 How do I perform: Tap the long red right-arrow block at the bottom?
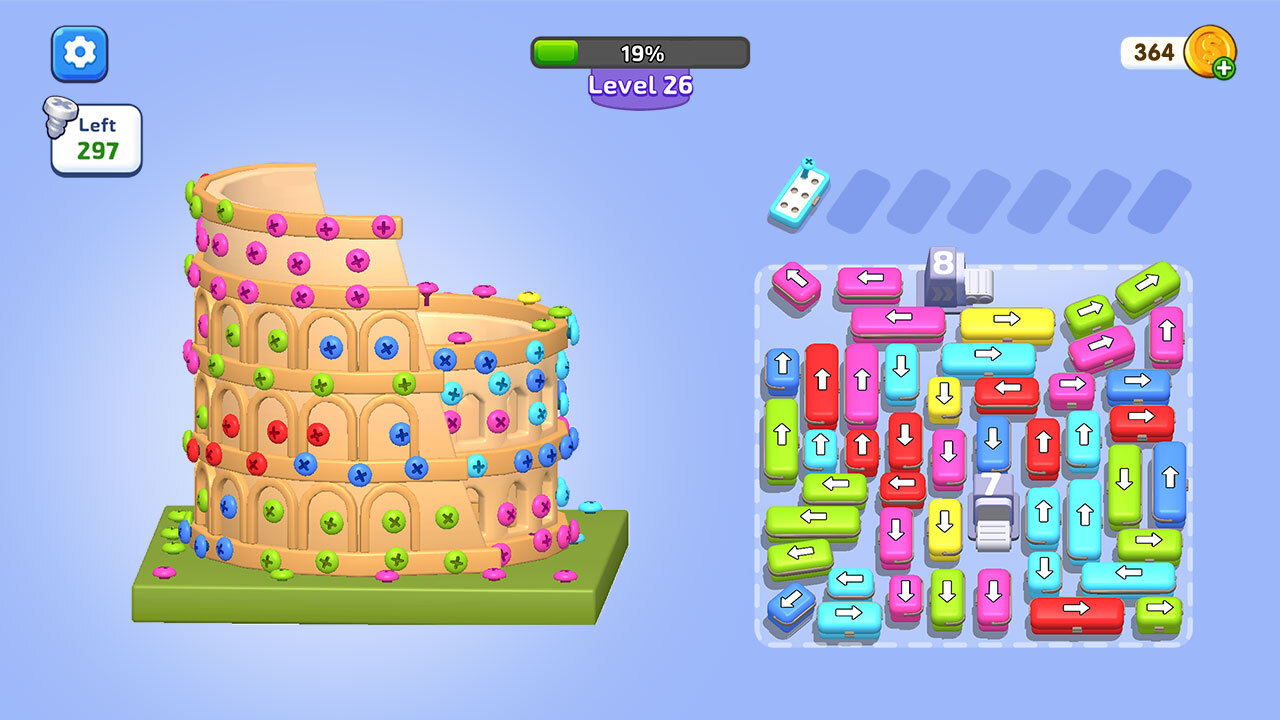1076,611
